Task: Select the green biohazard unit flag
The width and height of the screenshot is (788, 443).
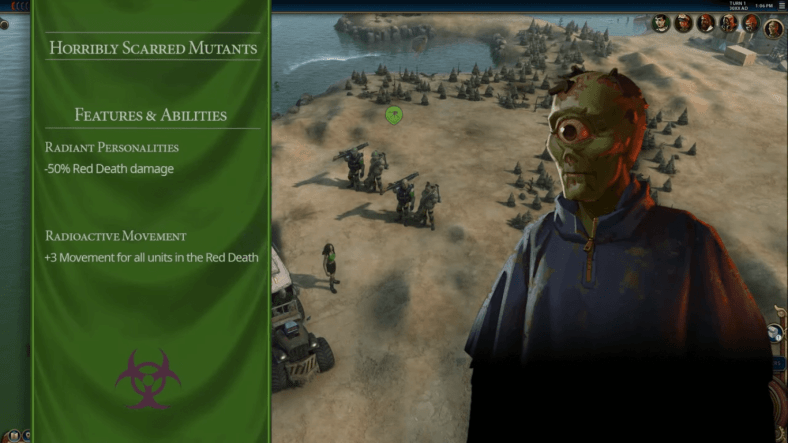Action: 394,115
